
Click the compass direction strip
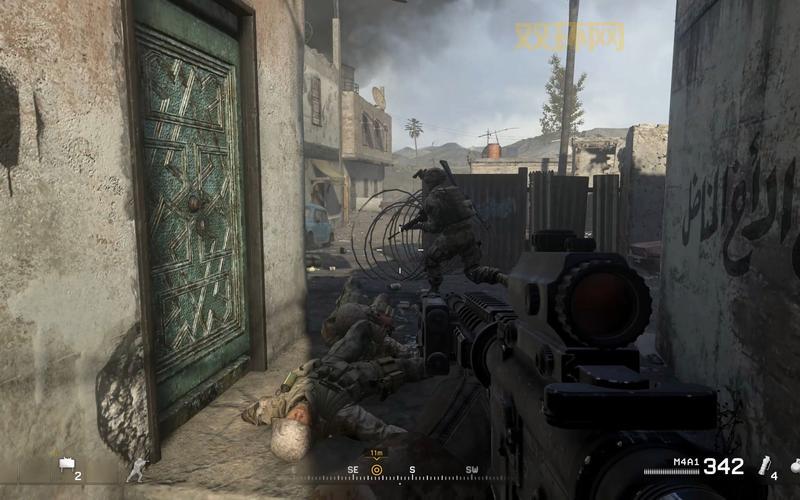pyautogui.click(x=412, y=470)
